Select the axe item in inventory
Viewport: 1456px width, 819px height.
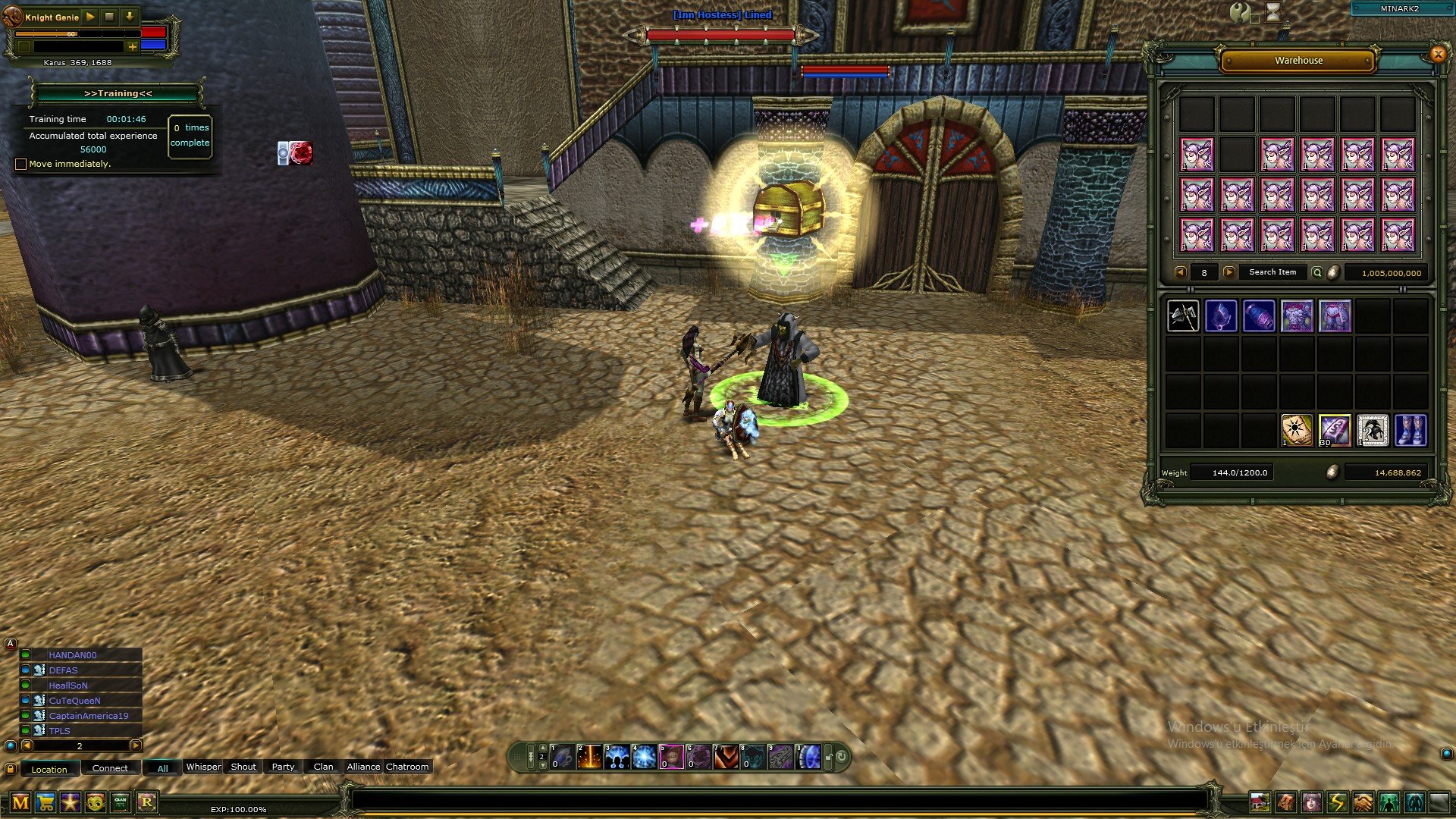pos(1183,316)
